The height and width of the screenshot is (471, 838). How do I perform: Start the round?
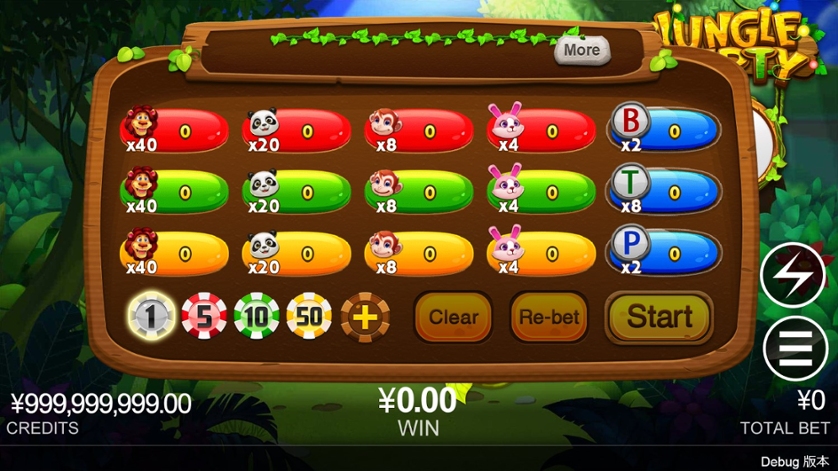click(659, 317)
